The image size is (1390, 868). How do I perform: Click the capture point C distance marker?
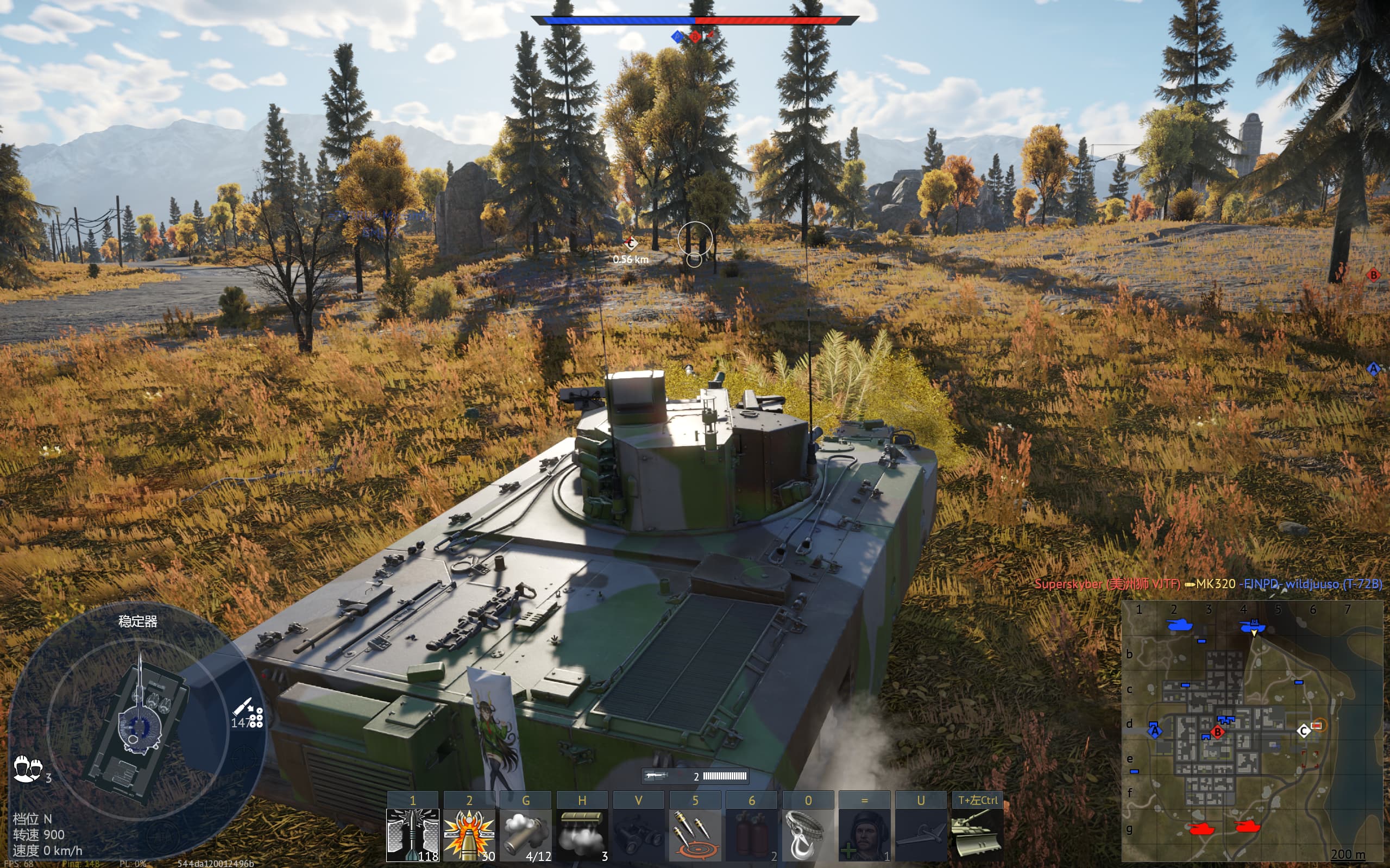pyautogui.click(x=631, y=244)
